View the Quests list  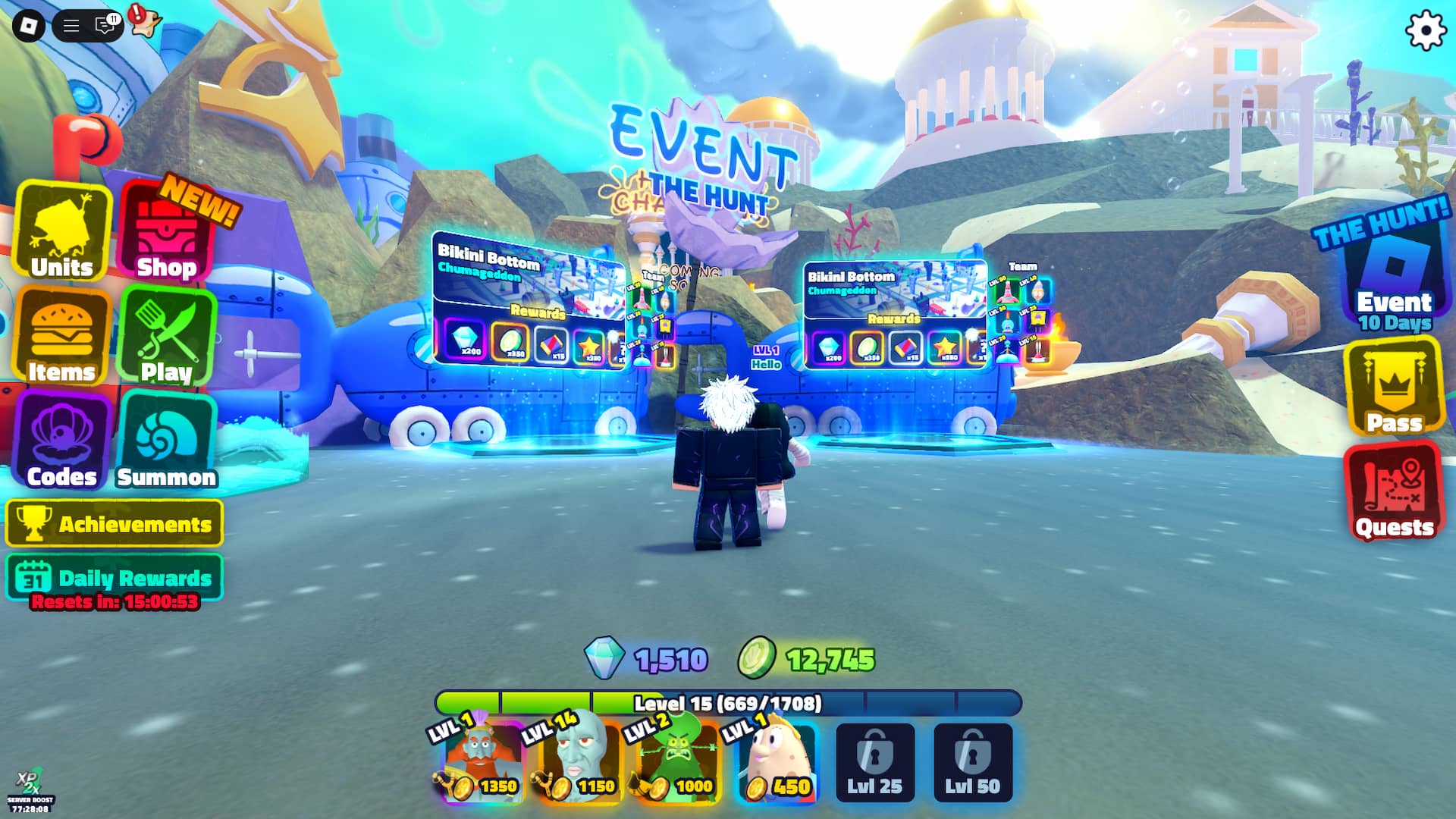click(x=1394, y=493)
